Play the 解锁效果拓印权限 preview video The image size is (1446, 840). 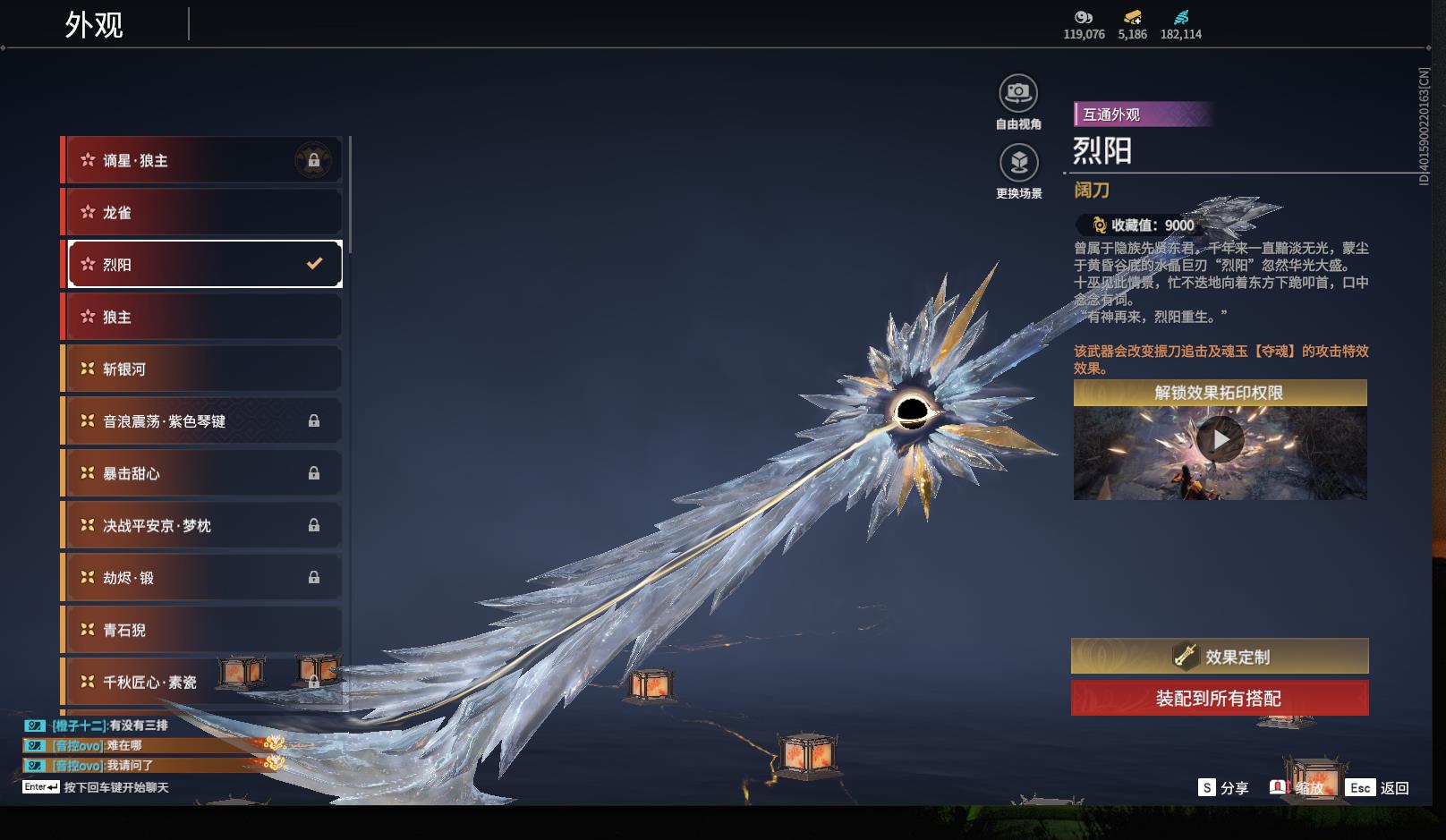pyautogui.click(x=1220, y=440)
